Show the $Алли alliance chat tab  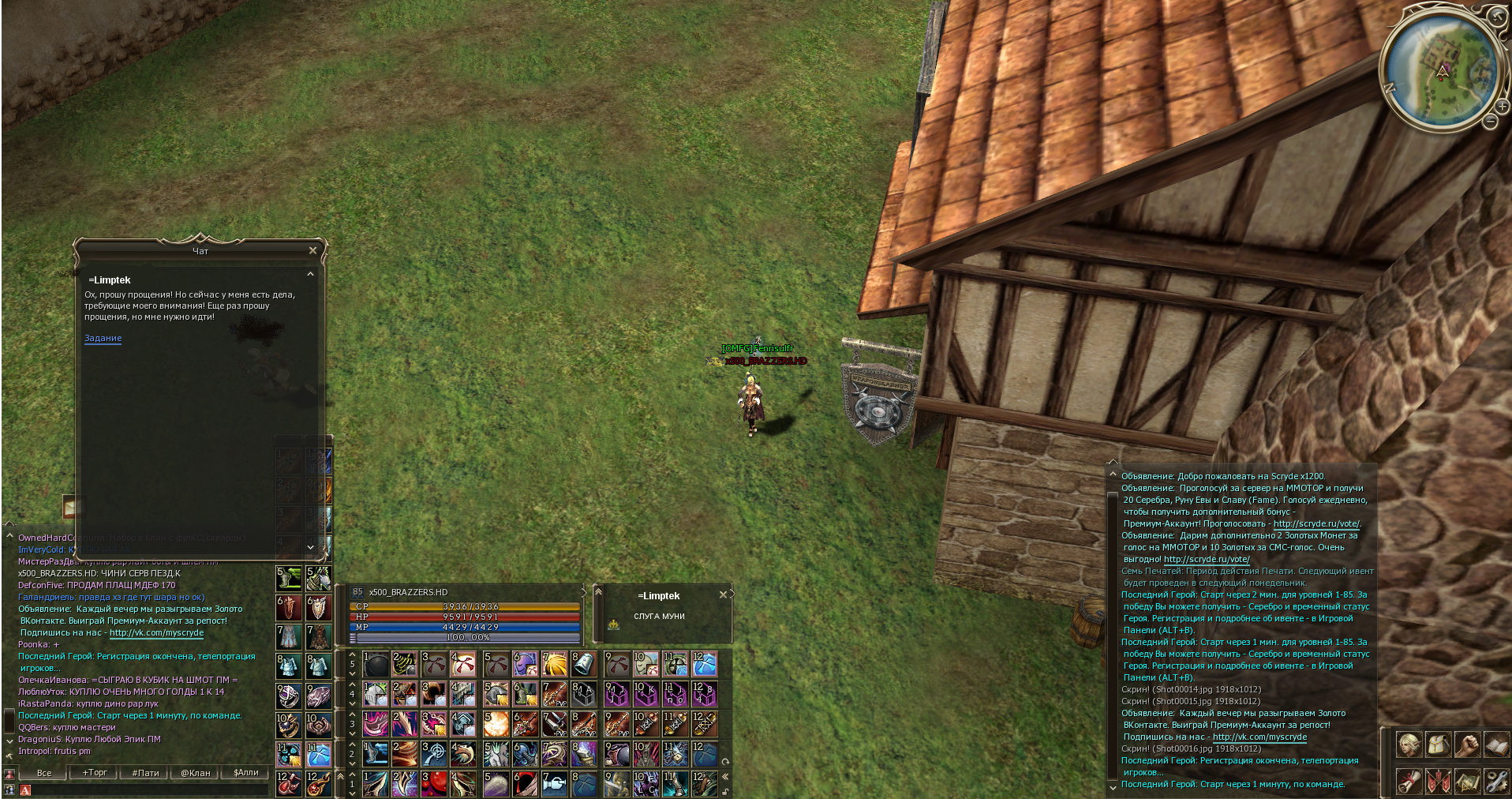(x=245, y=773)
